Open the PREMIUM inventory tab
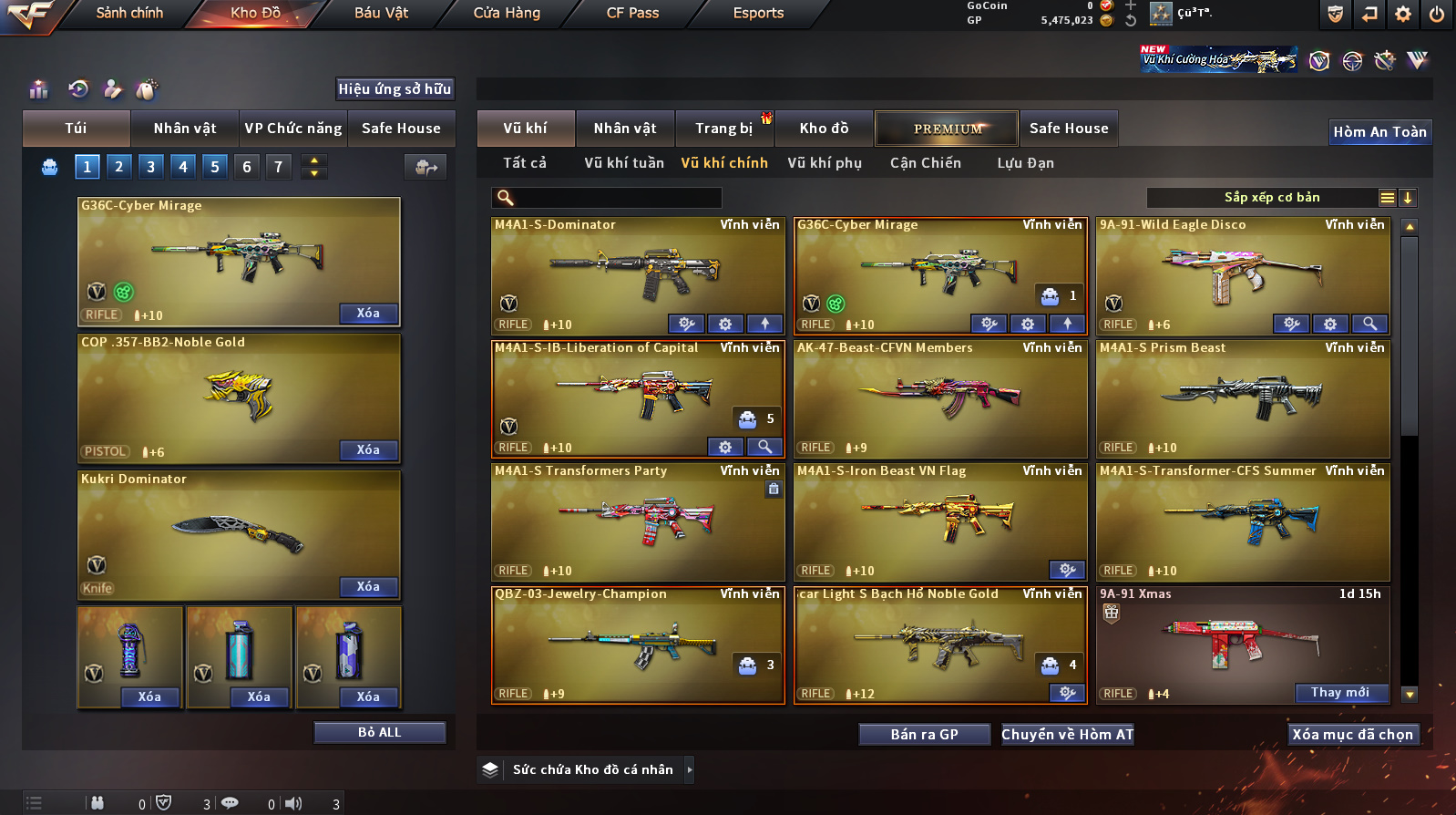1456x815 pixels. click(947, 129)
